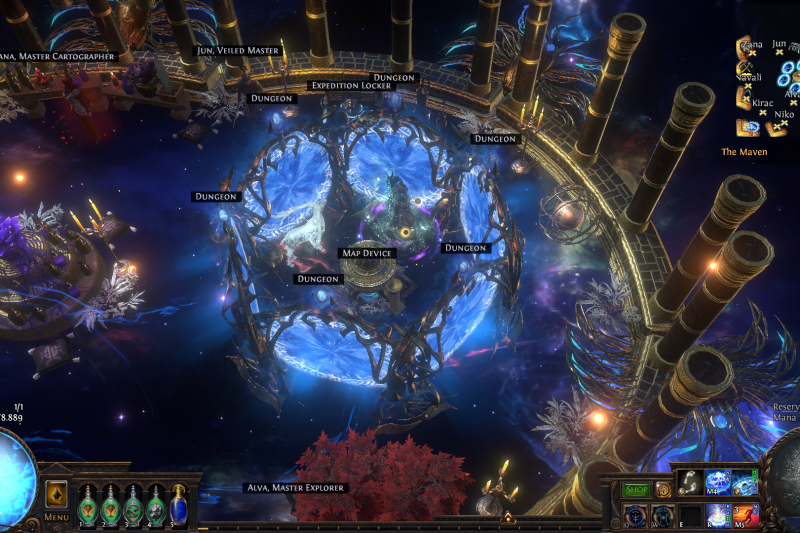Toggle the aura skill bound to W
This screenshot has width=800, height=533.
(x=663, y=514)
